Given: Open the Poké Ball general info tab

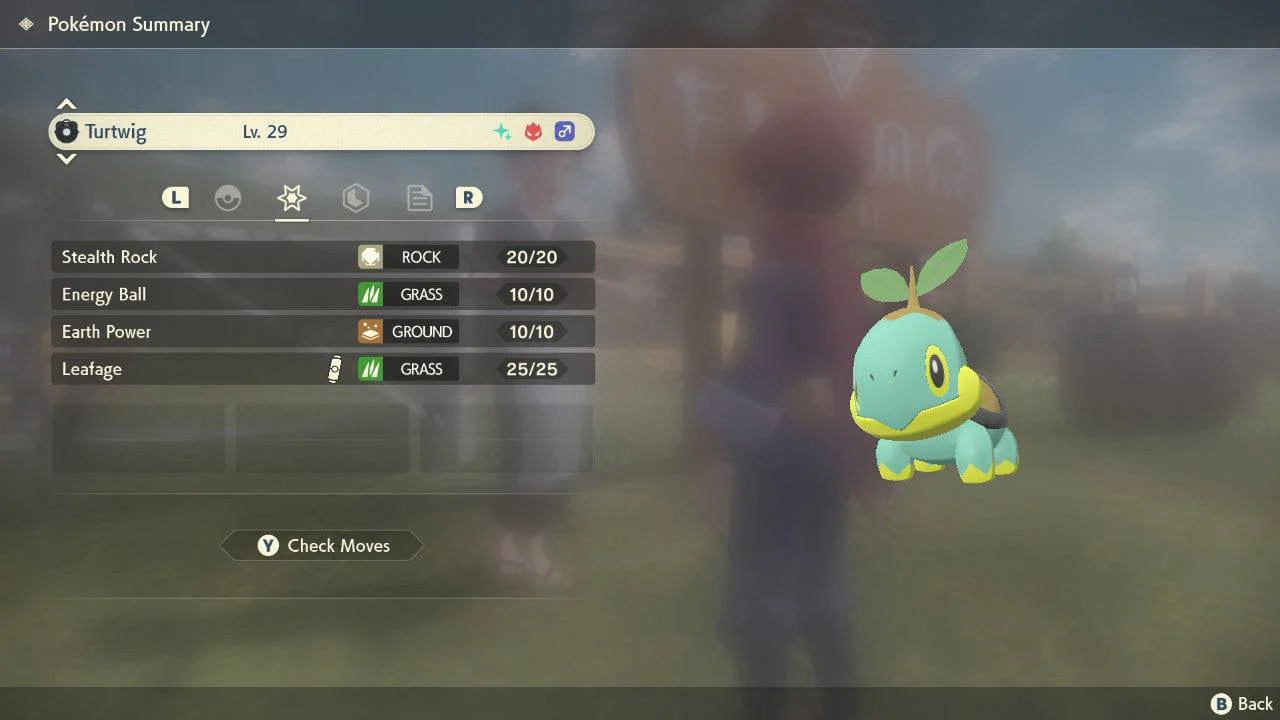Looking at the screenshot, I should 228,198.
